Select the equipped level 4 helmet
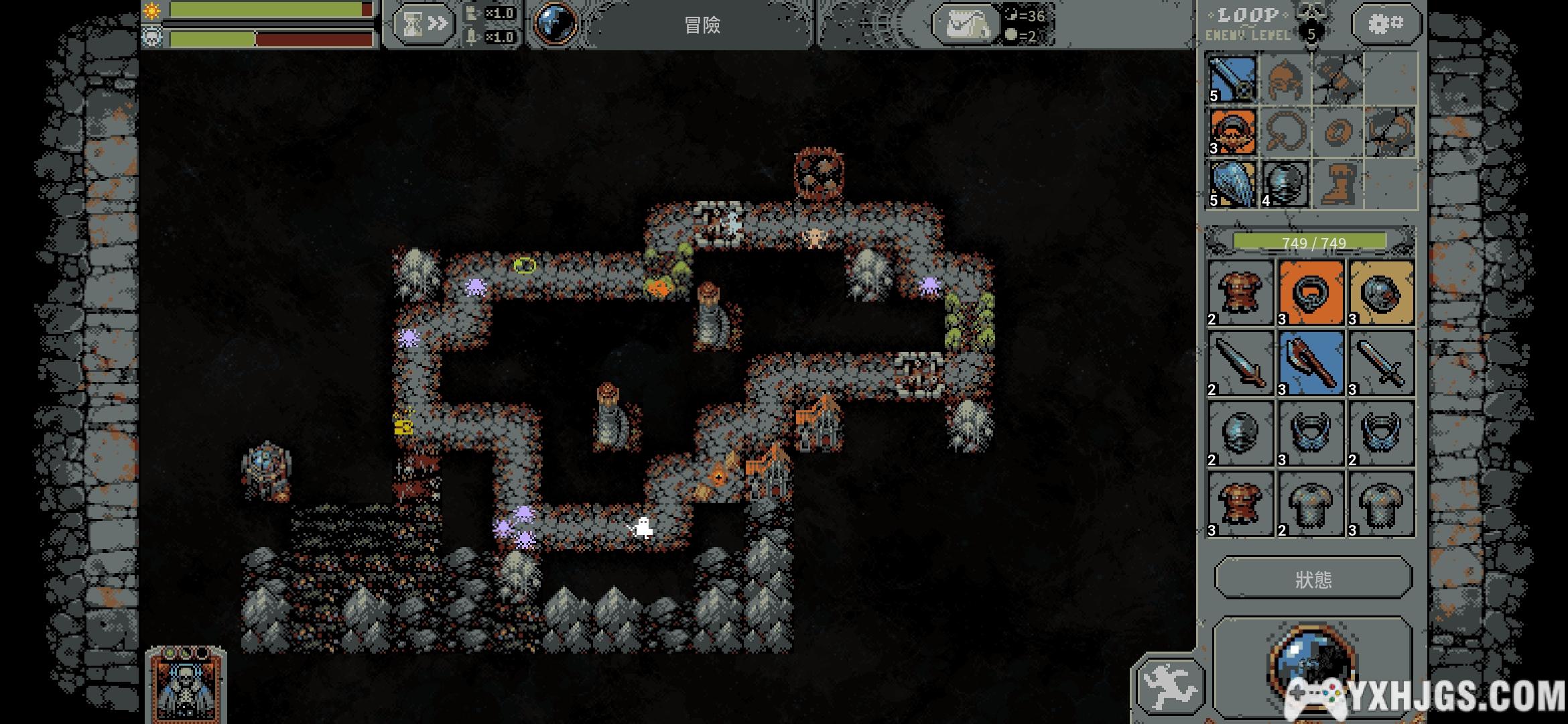 click(1285, 184)
